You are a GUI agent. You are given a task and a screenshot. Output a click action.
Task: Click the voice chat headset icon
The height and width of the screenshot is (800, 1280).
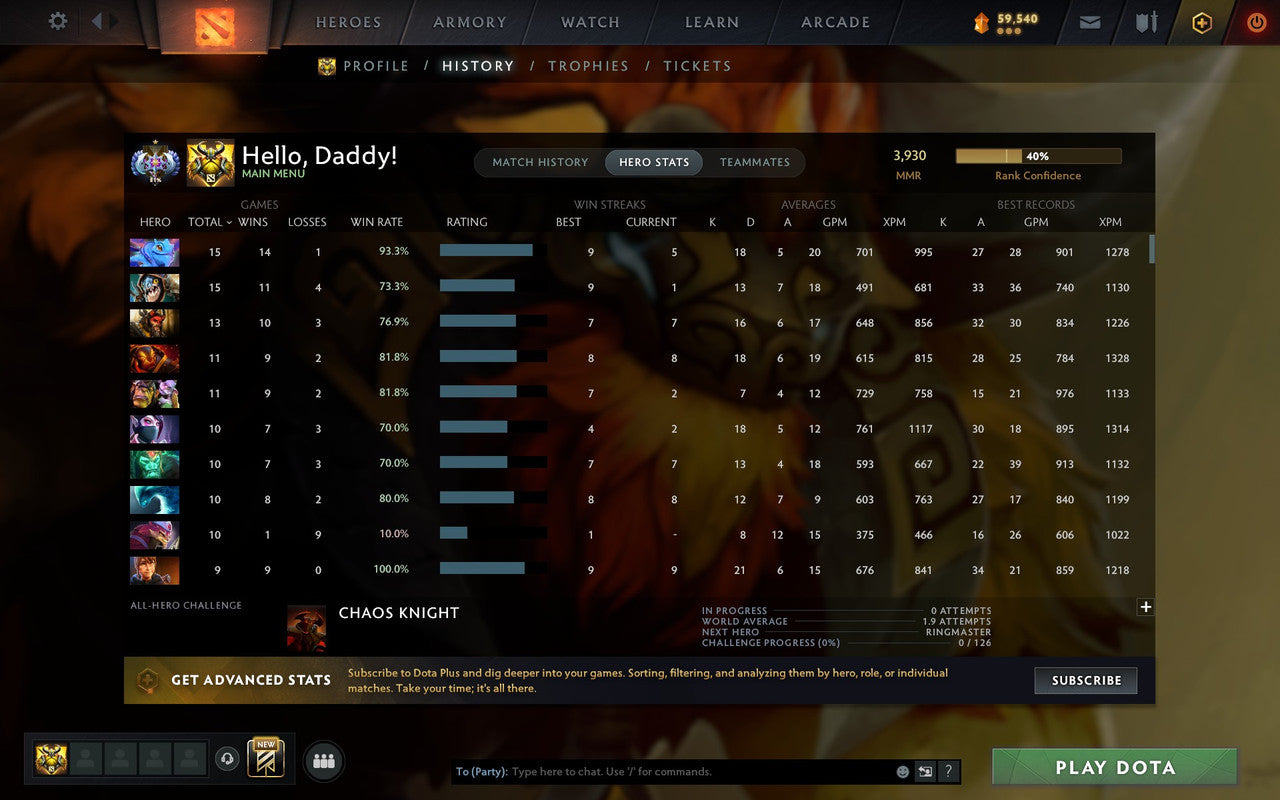[x=227, y=759]
